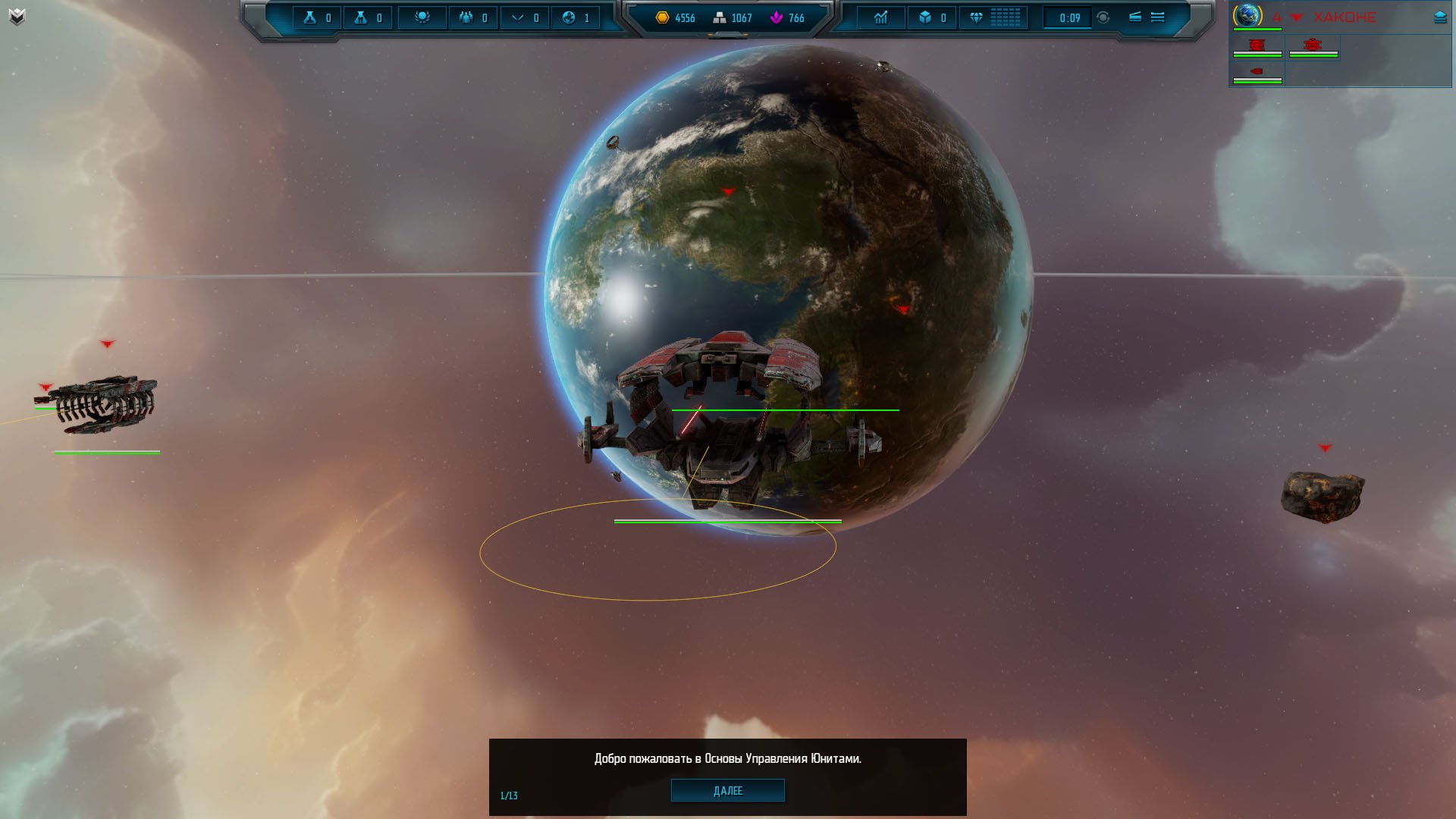1456x819 pixels.
Task: Open the diplomacy emblem button
Action: pyautogui.click(x=422, y=17)
